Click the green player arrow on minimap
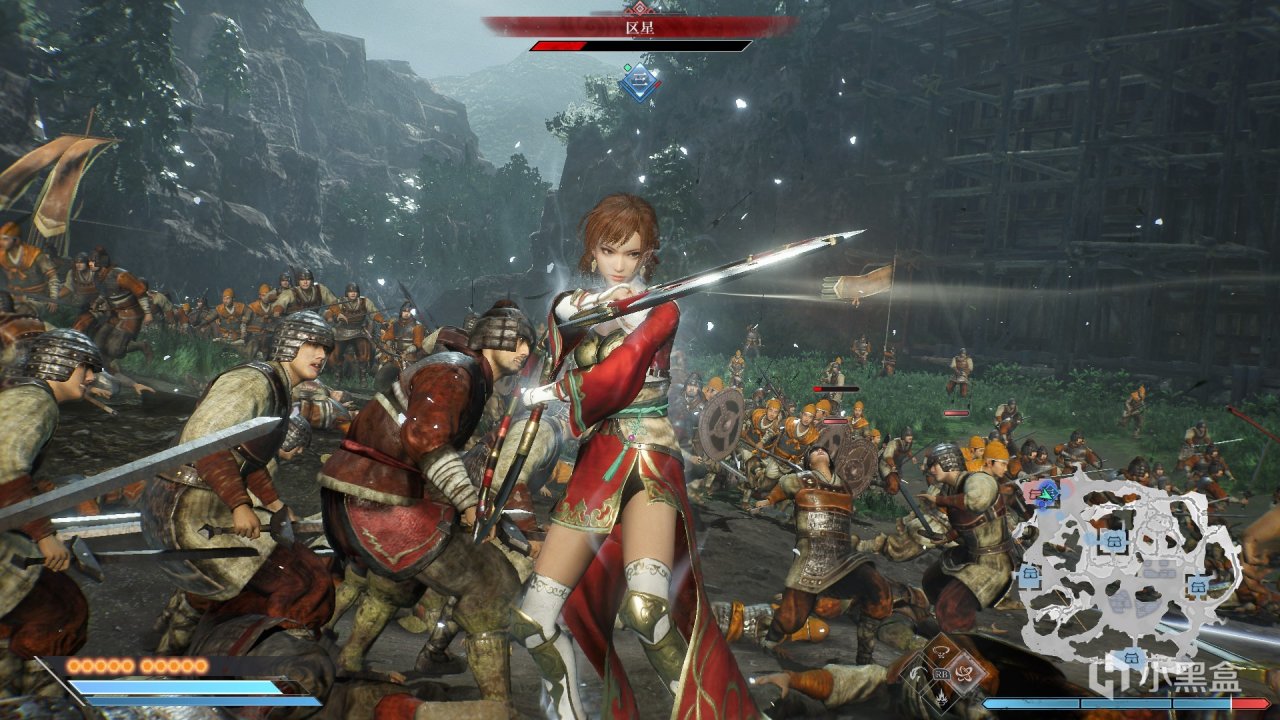The image size is (1280, 720). pos(1046,494)
